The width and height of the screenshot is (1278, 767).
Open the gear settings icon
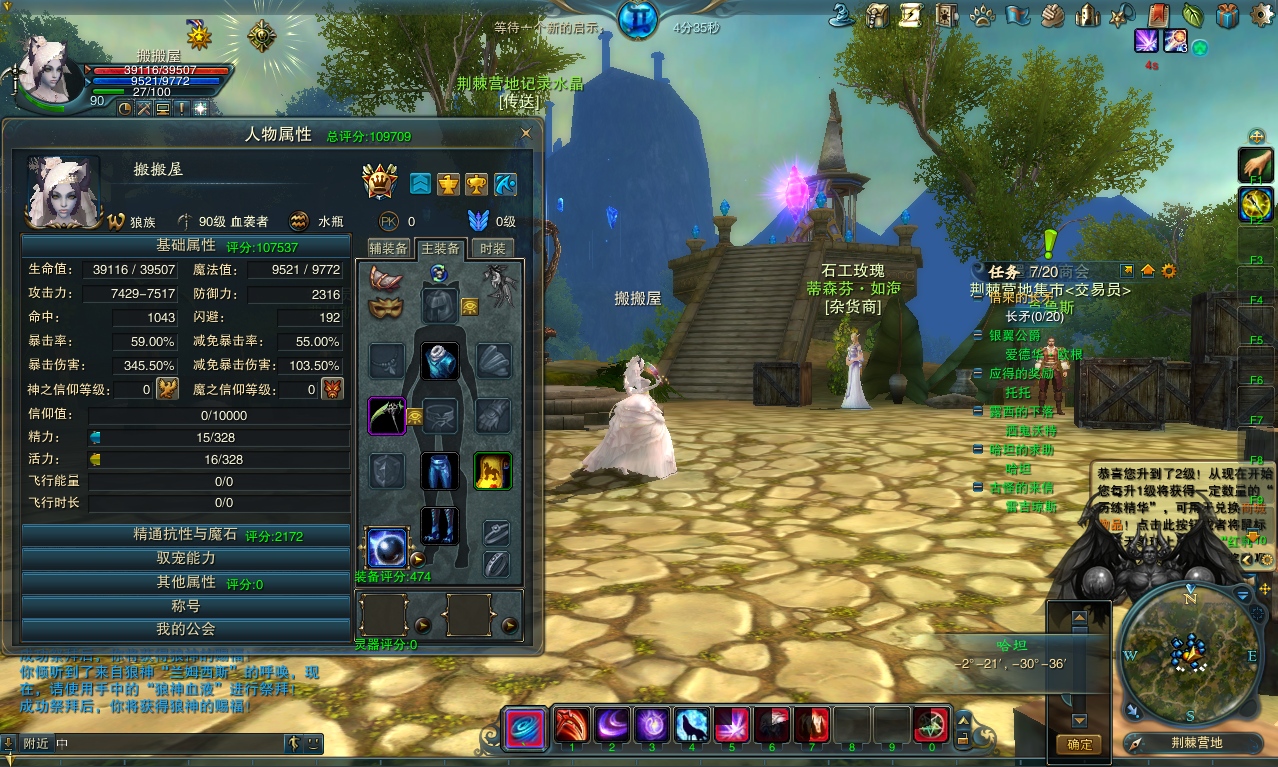(x=1168, y=270)
